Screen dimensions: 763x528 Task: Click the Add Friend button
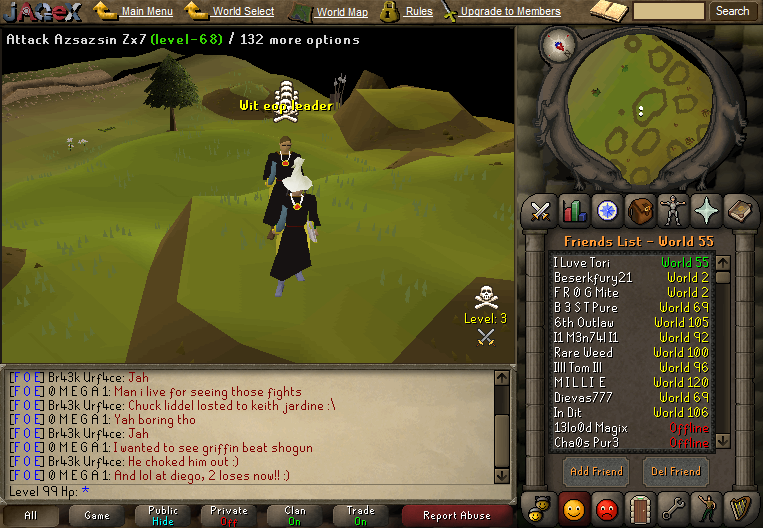[595, 471]
